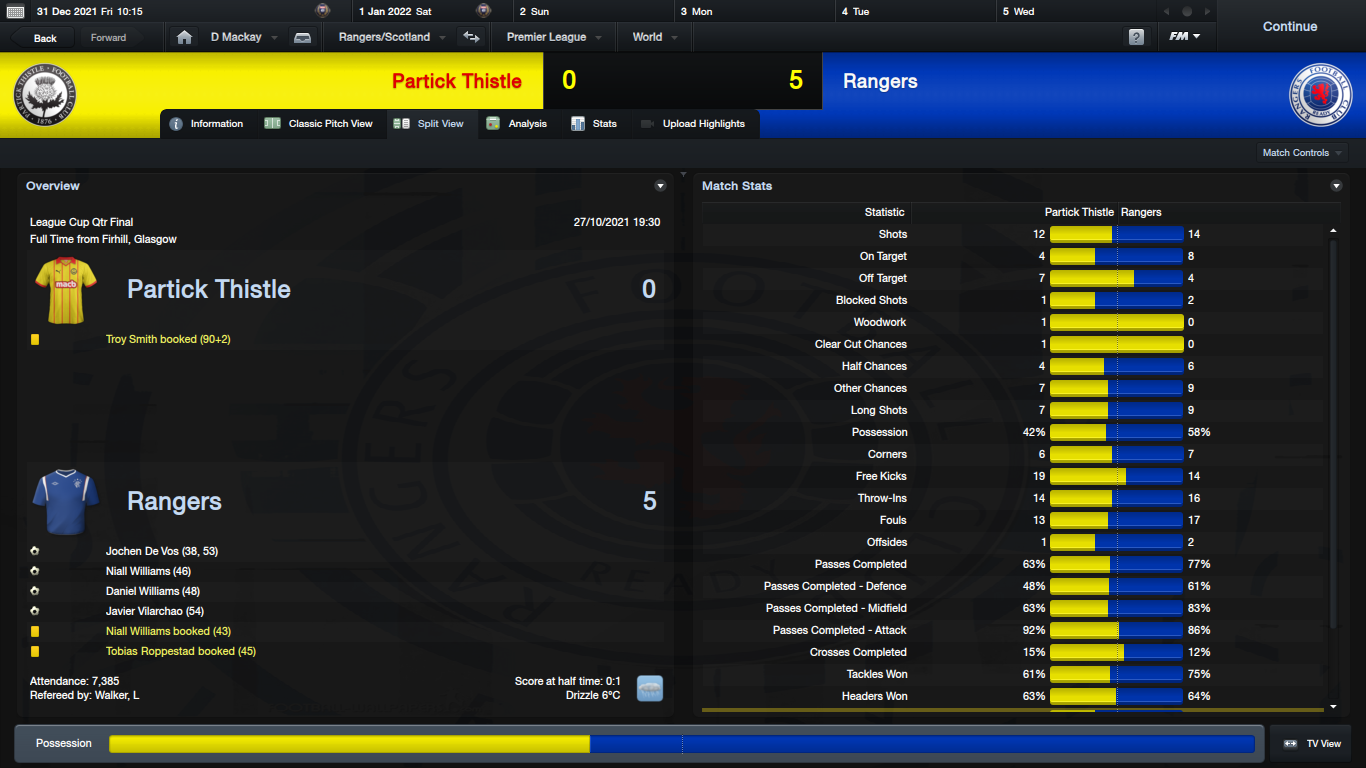1366x768 pixels.
Task: Open the home icon screen
Action: pos(184,37)
